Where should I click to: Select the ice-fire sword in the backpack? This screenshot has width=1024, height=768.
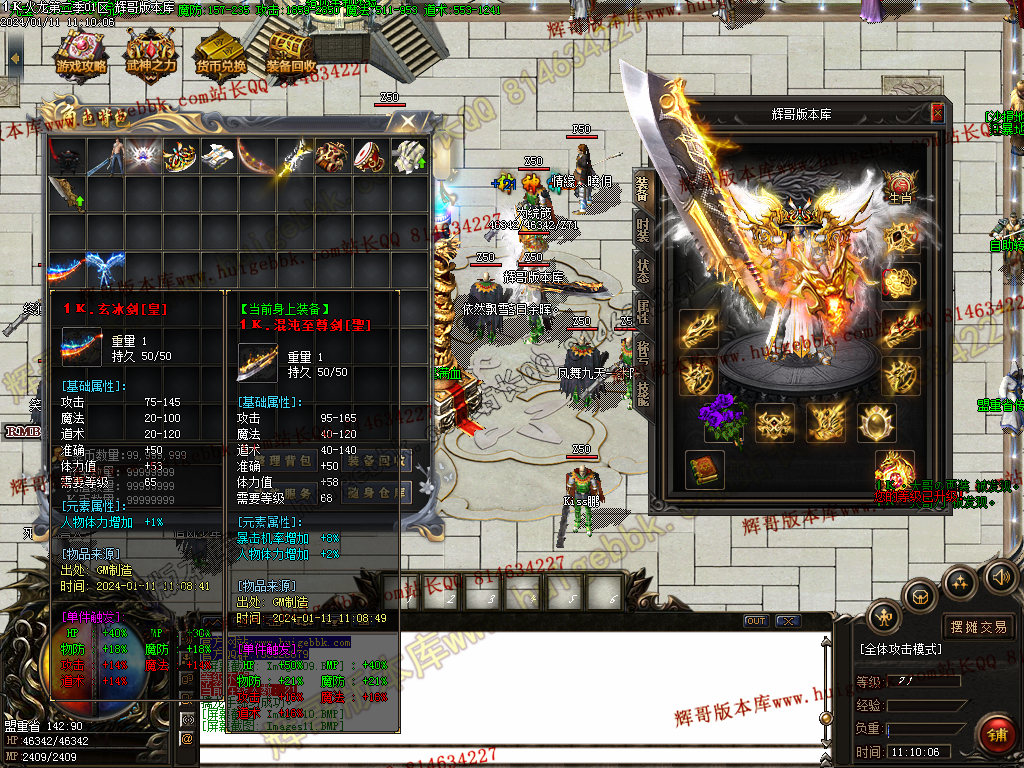[x=67, y=270]
